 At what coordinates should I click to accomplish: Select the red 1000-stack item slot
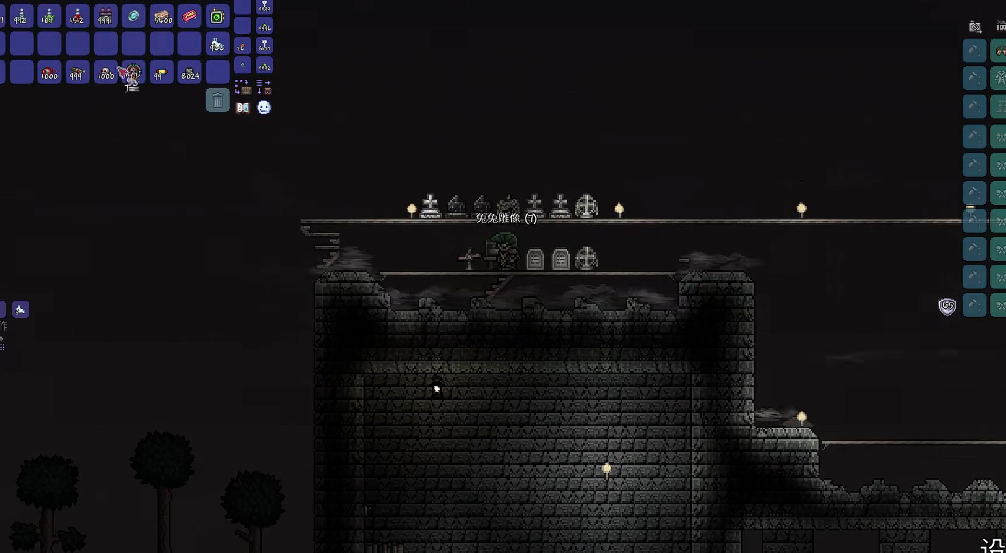point(50,72)
